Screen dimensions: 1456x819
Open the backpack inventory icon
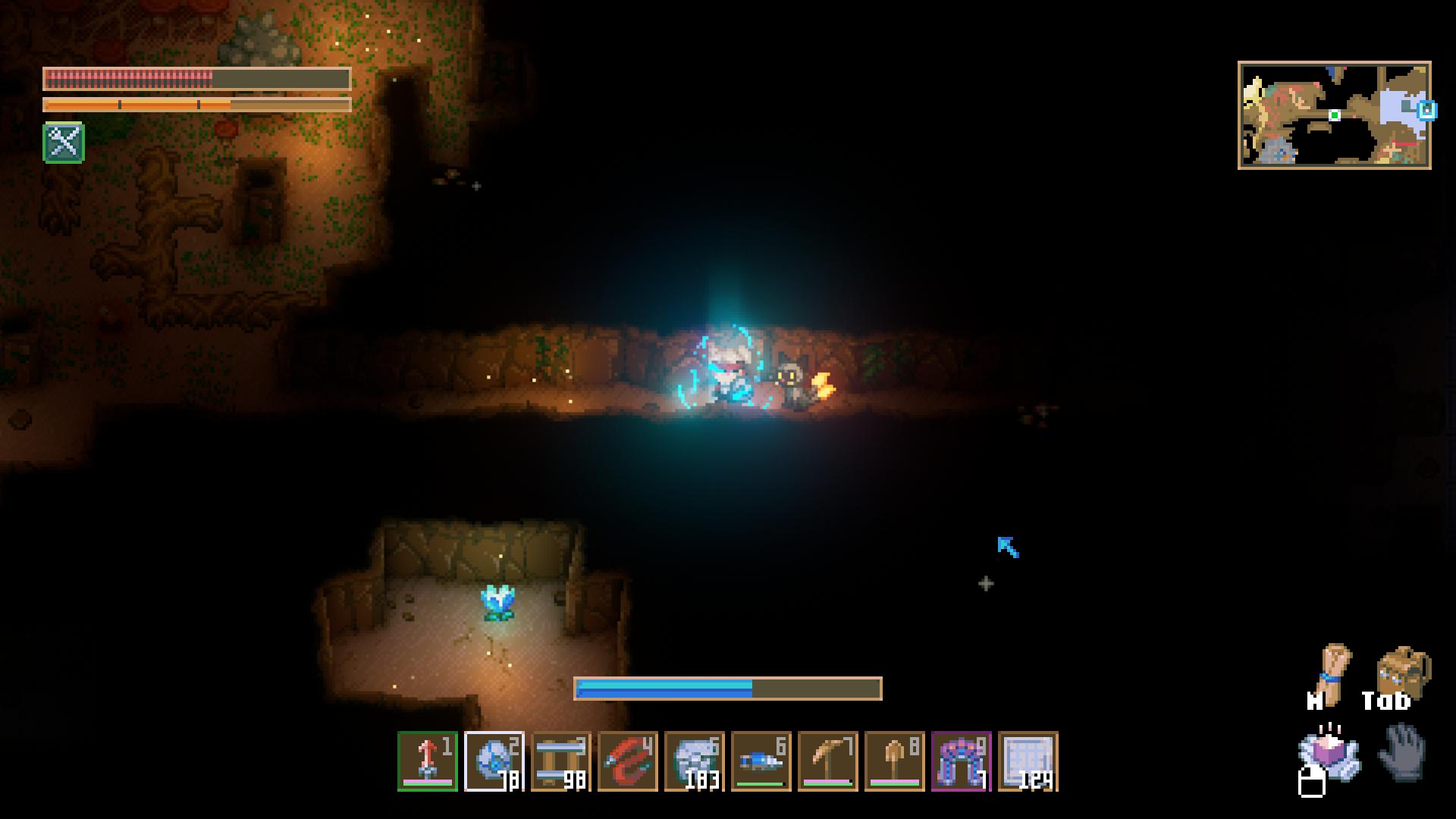click(1403, 670)
